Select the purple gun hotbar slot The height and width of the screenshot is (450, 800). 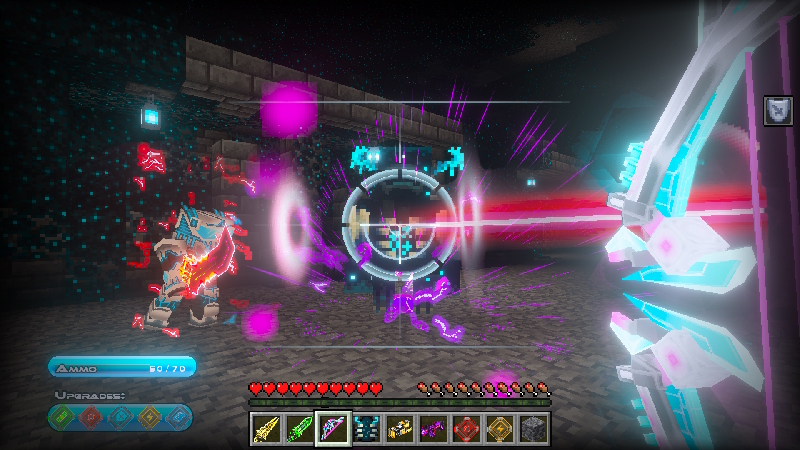(434, 428)
